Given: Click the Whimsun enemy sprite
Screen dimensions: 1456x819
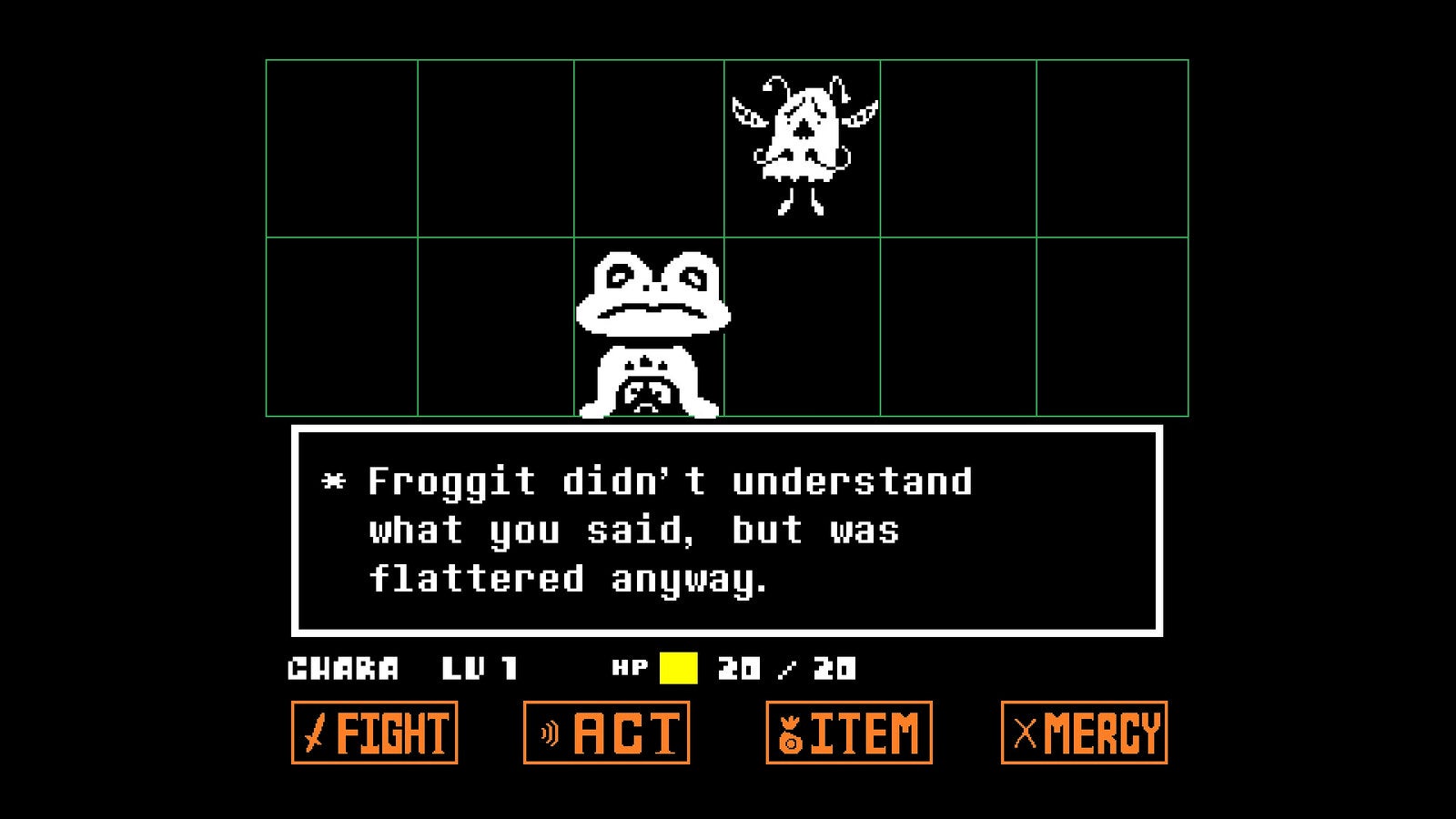Looking at the screenshot, I should click(805, 136).
